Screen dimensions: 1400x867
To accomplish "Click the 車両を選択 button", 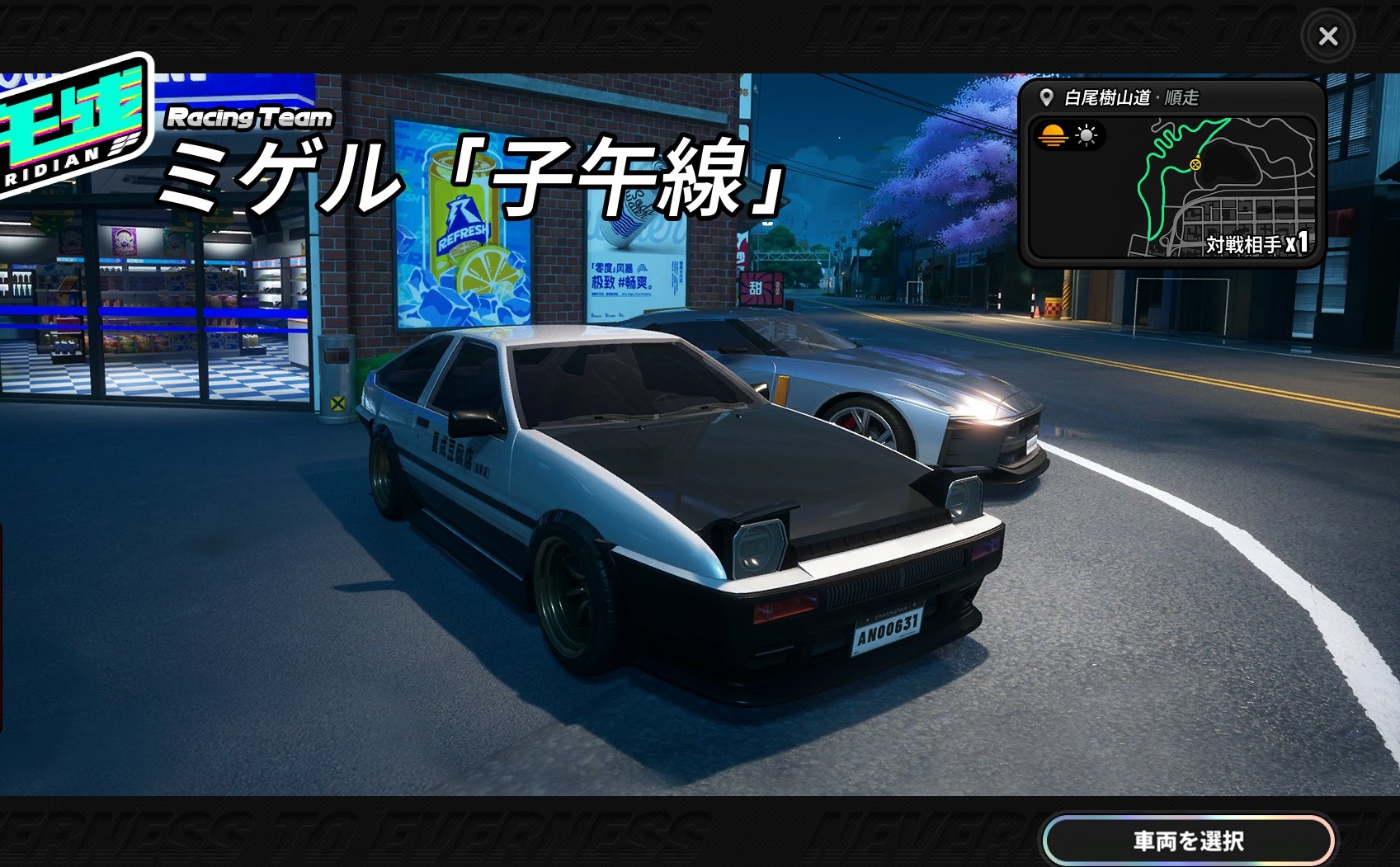I will pyautogui.click(x=1188, y=841).
